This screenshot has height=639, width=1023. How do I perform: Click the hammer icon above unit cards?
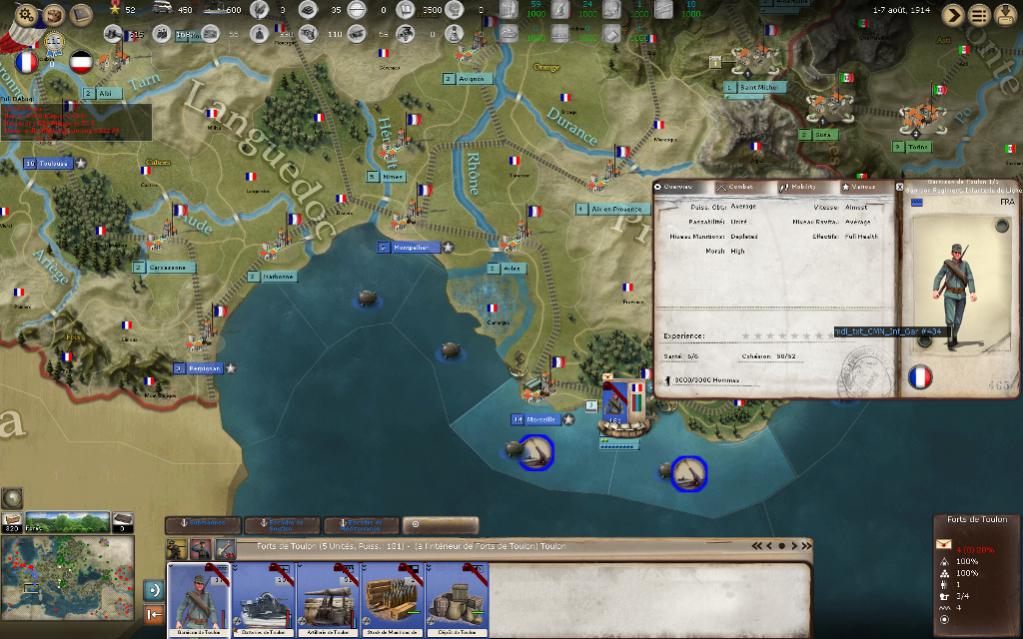pos(226,548)
